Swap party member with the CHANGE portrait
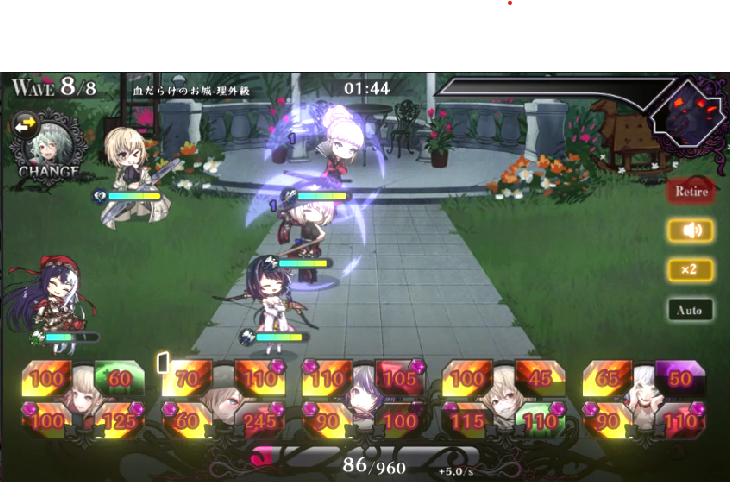Screen dimensions: 730x482 coord(48,146)
